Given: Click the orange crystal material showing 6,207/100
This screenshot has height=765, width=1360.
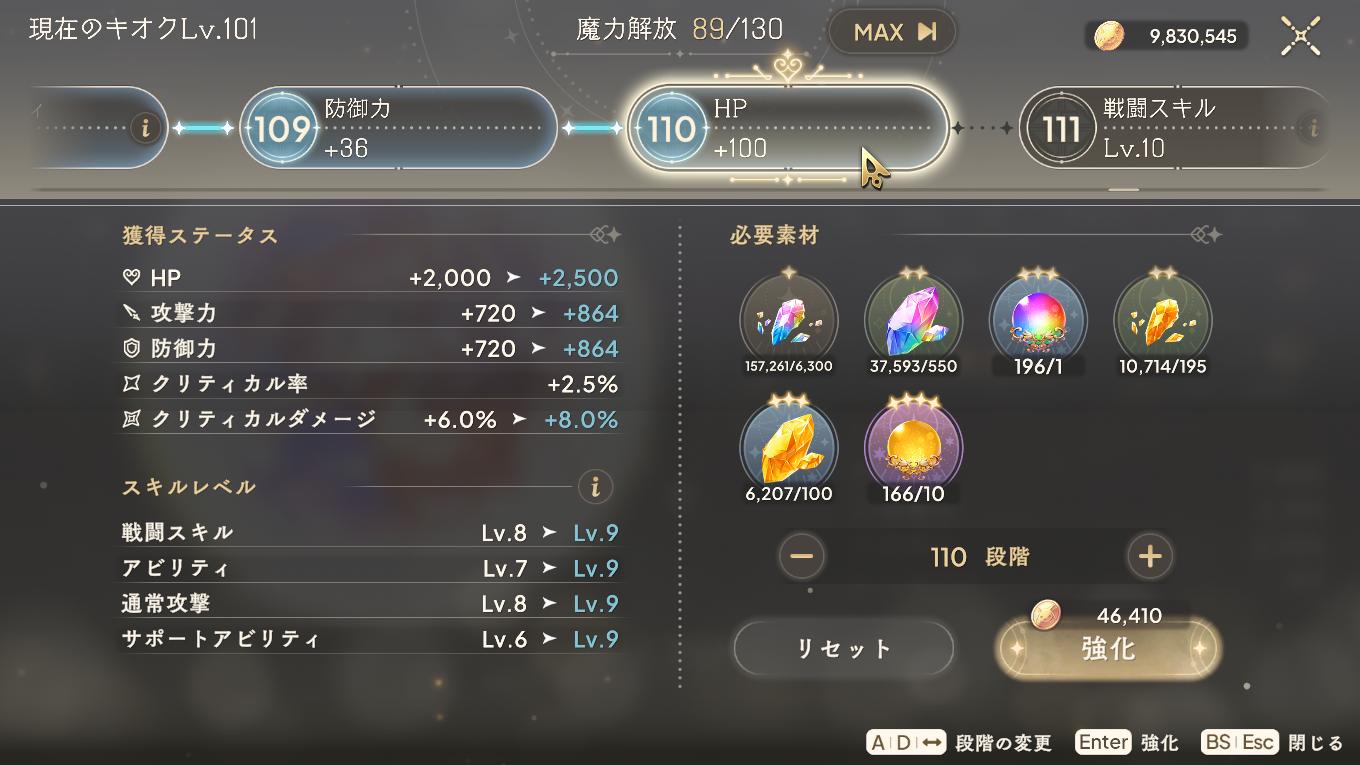Looking at the screenshot, I should click(789, 443).
